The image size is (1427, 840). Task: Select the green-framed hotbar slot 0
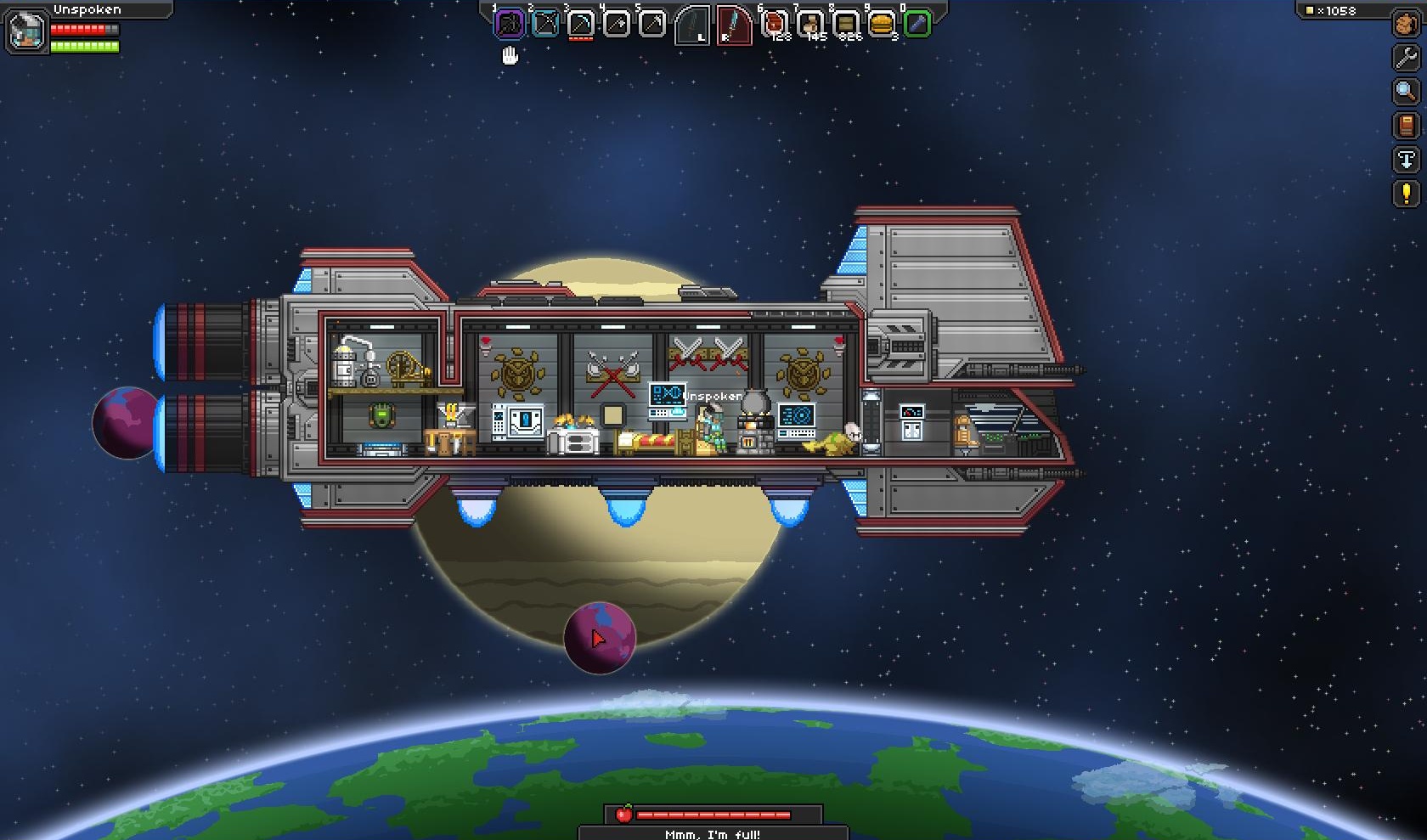coord(917,24)
